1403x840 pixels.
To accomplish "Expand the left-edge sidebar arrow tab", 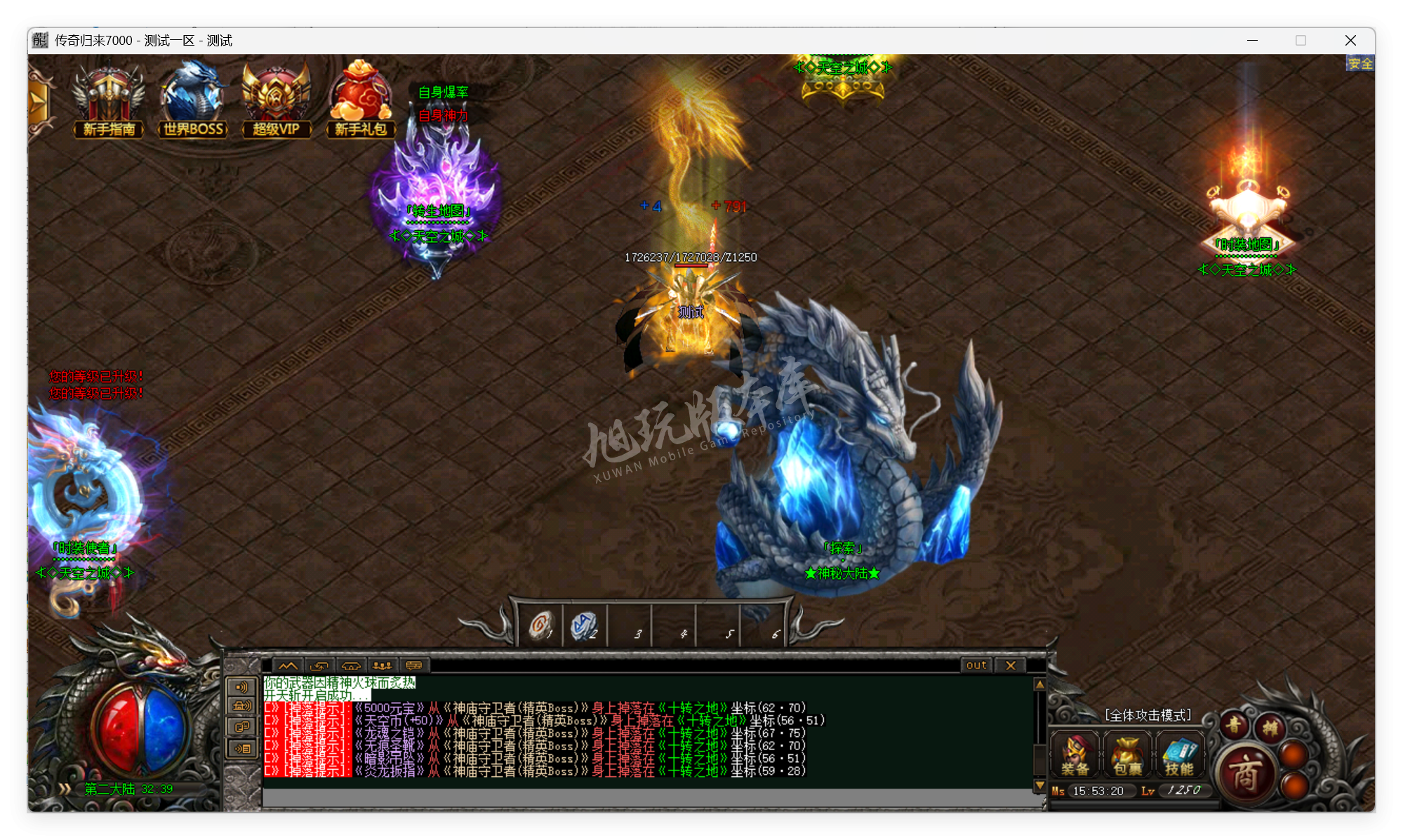I will point(36,100).
